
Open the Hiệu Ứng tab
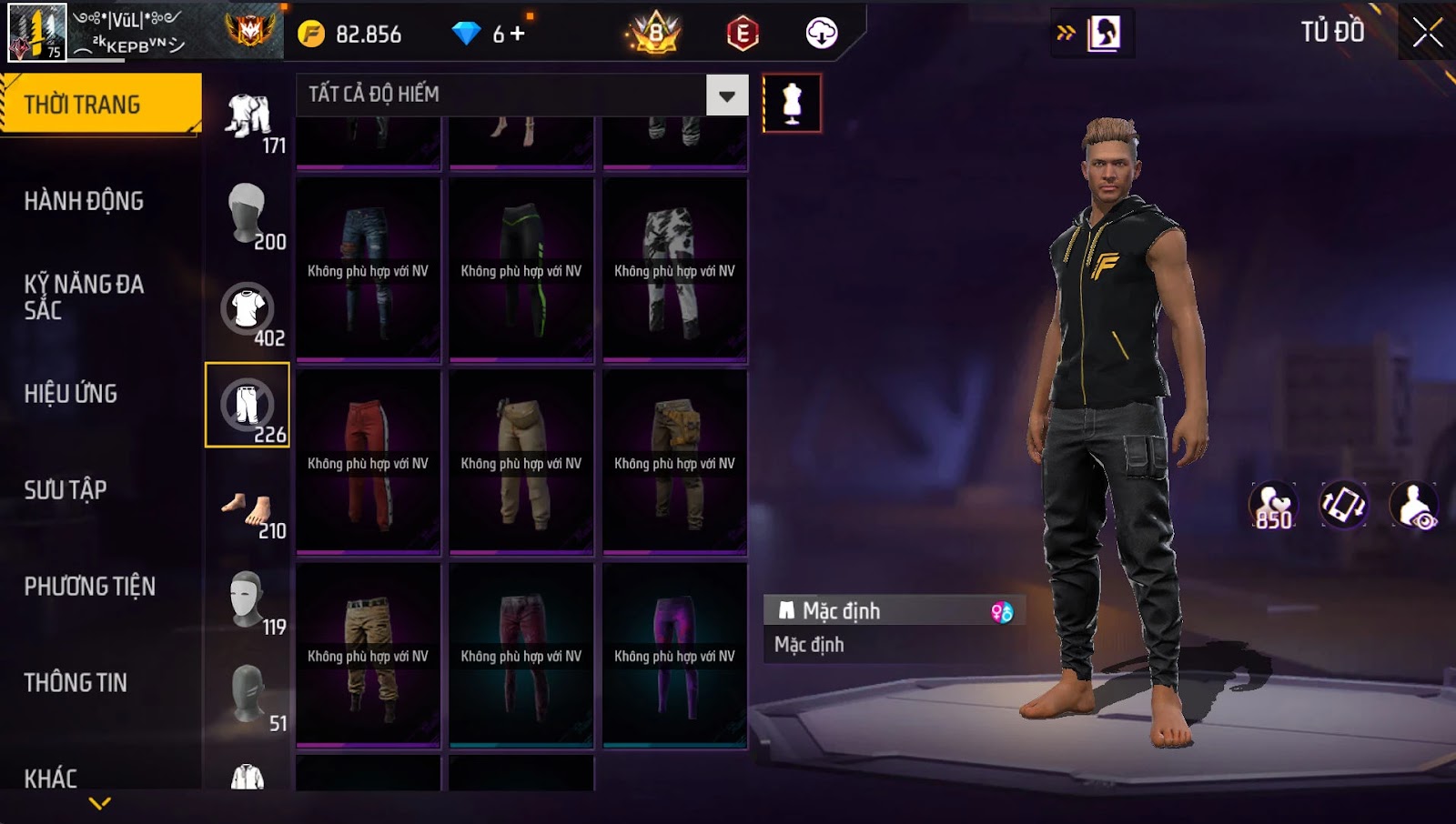[x=71, y=394]
